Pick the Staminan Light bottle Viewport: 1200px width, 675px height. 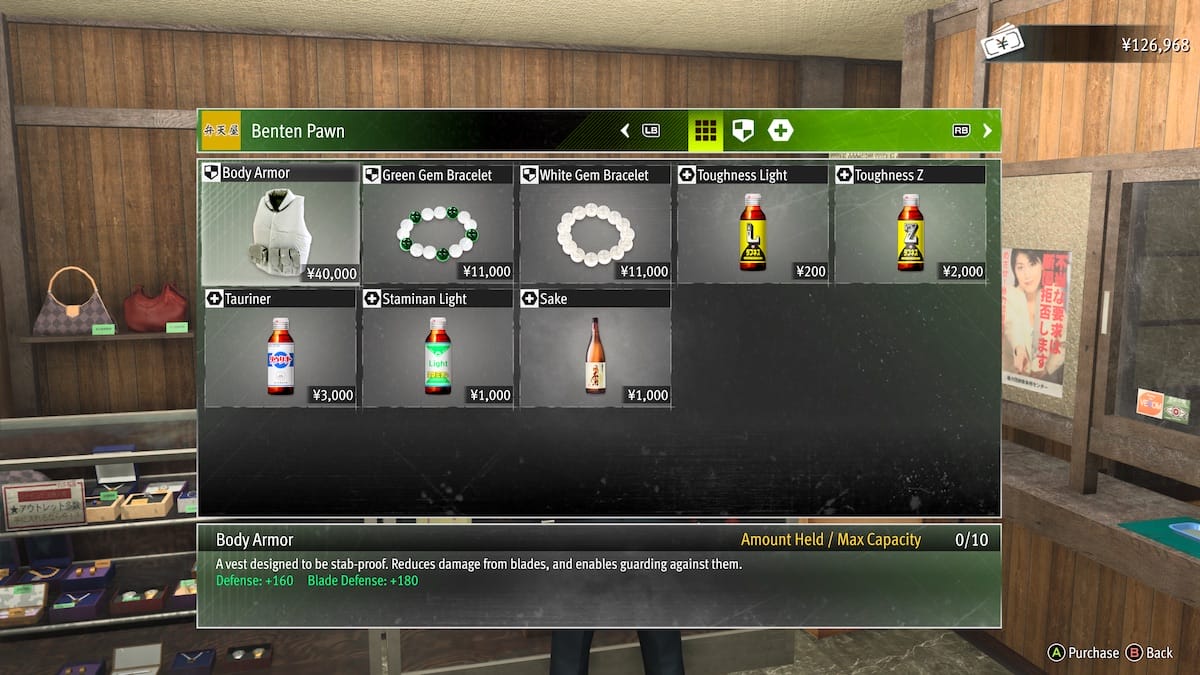point(437,349)
